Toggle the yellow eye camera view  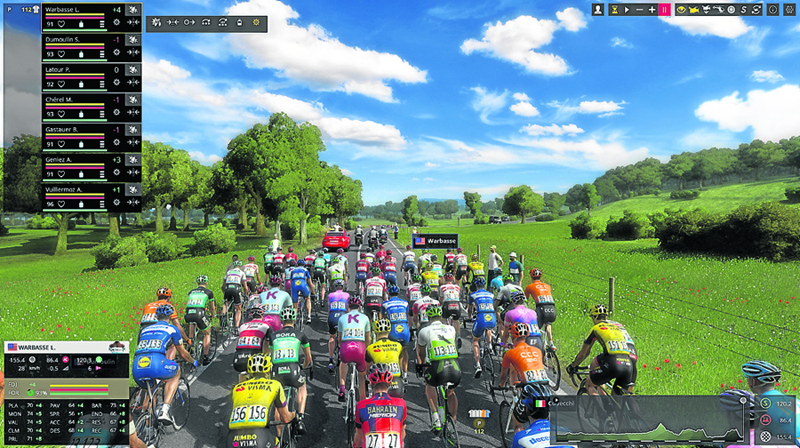tap(682, 9)
